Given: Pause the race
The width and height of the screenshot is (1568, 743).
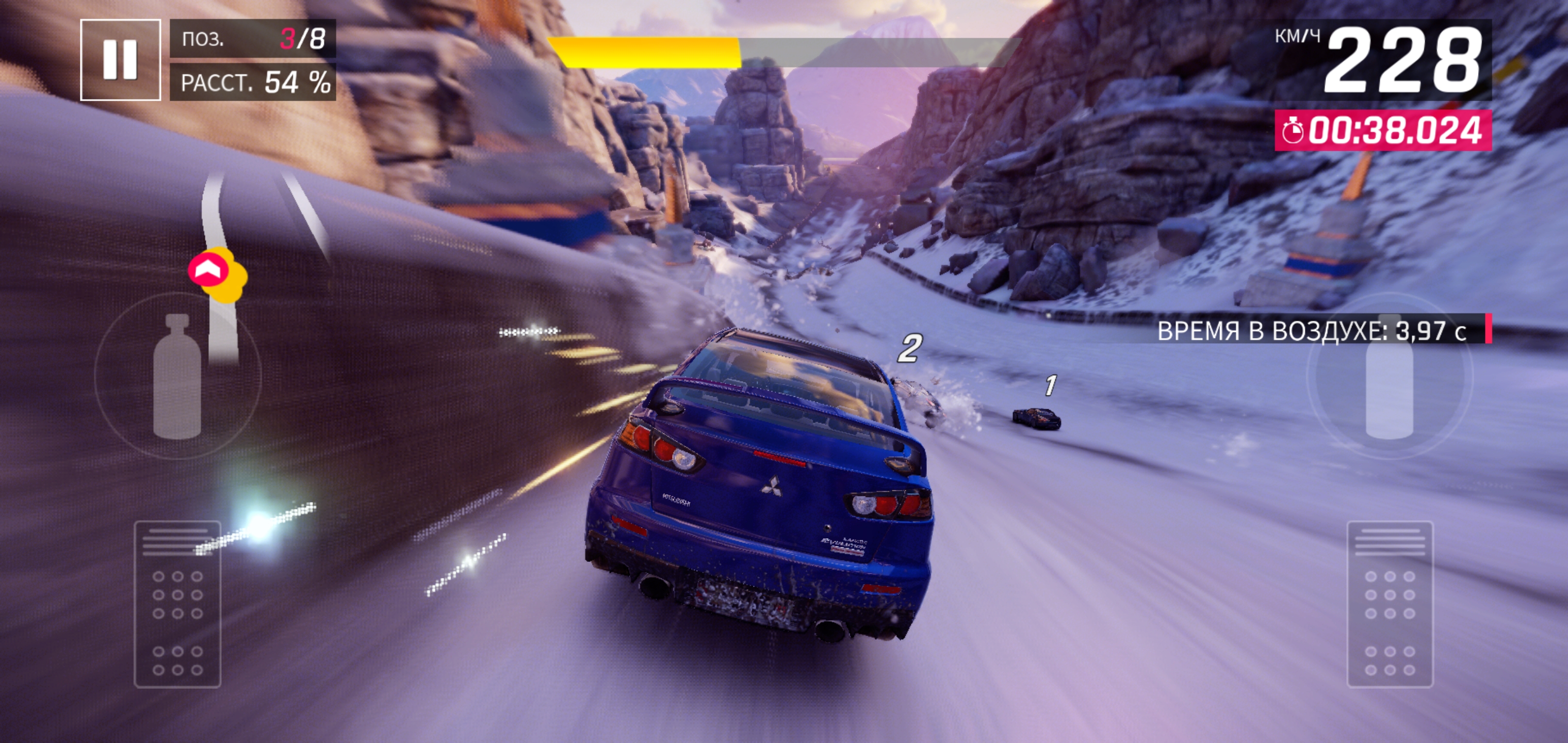Looking at the screenshot, I should point(120,60).
